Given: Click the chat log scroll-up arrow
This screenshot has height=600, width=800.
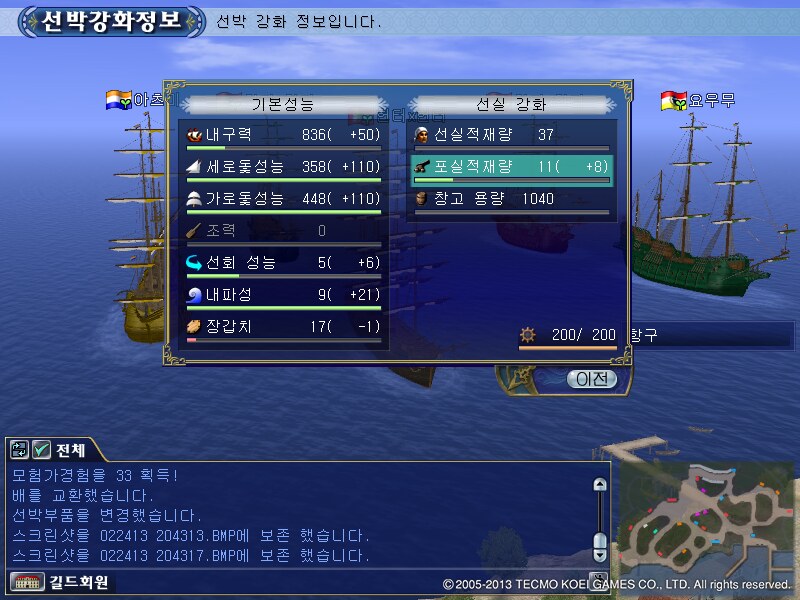Looking at the screenshot, I should click(x=600, y=485).
